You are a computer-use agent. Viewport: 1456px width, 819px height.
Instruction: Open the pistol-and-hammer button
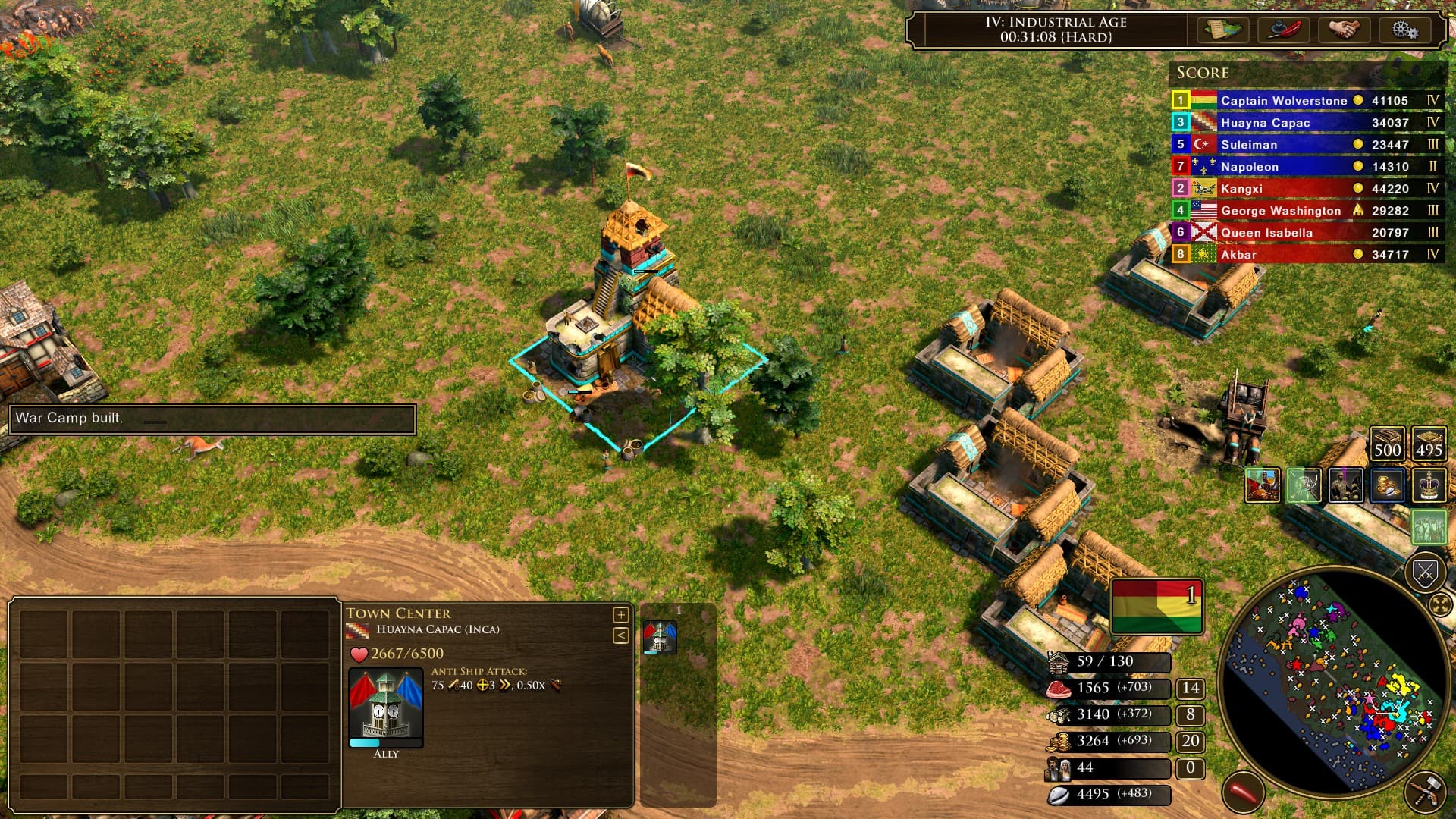(x=1426, y=792)
